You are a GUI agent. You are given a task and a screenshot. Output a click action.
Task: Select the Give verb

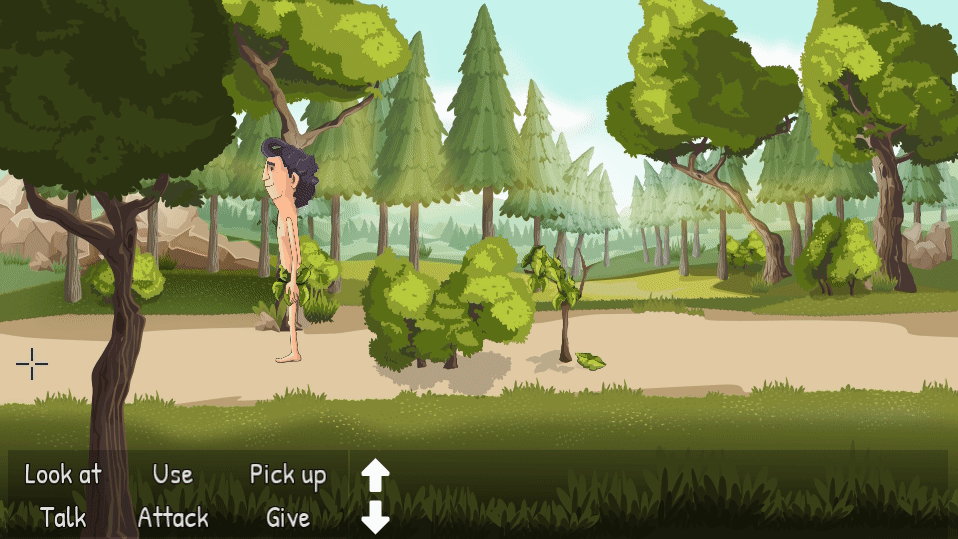(288, 518)
